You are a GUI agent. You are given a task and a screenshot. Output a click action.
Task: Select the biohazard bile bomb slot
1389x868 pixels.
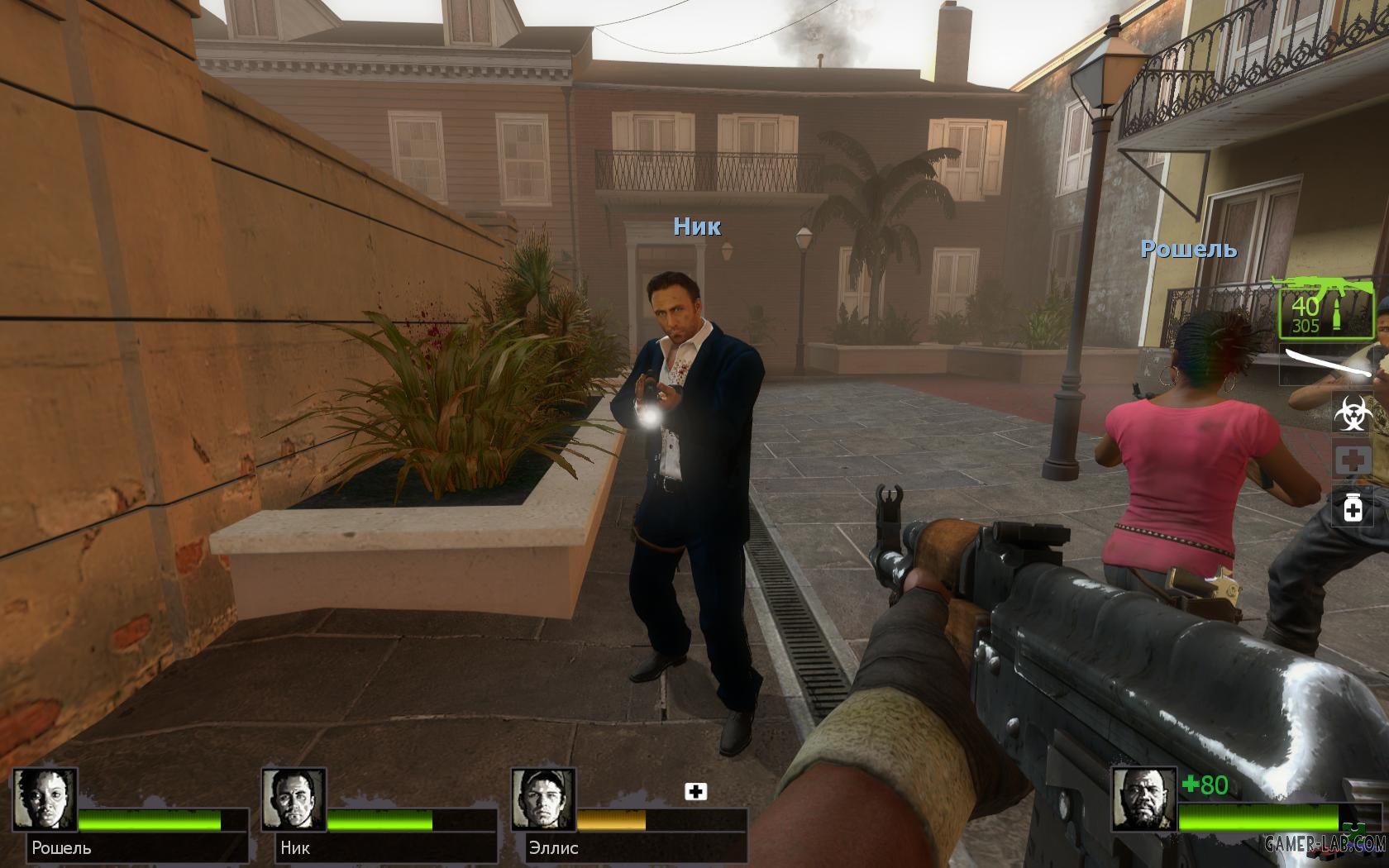[1353, 412]
